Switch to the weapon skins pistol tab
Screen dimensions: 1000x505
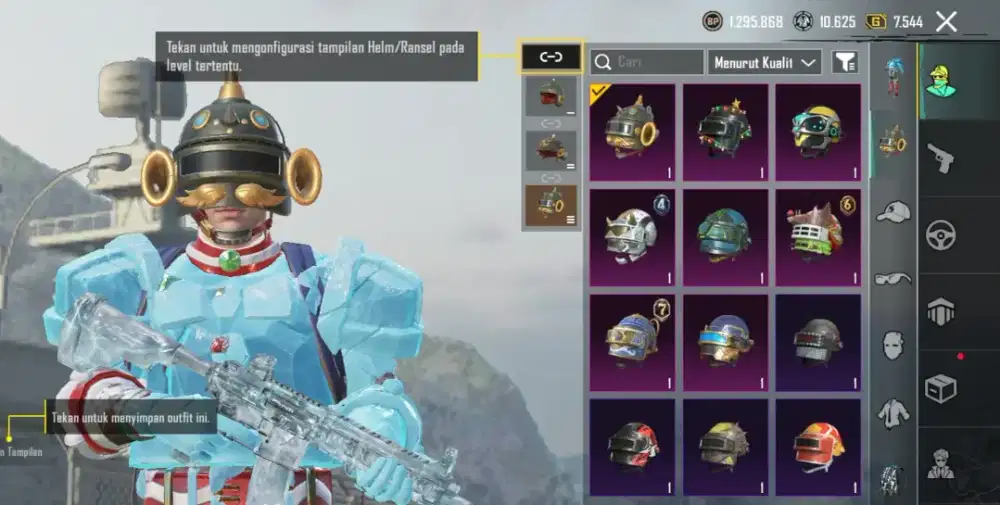pyautogui.click(x=940, y=157)
